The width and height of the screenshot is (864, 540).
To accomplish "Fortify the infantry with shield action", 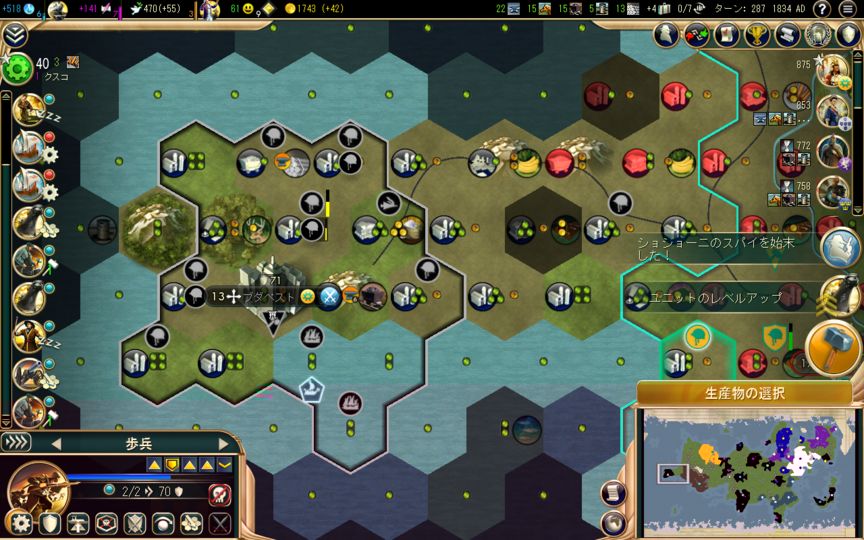I will coord(49,523).
